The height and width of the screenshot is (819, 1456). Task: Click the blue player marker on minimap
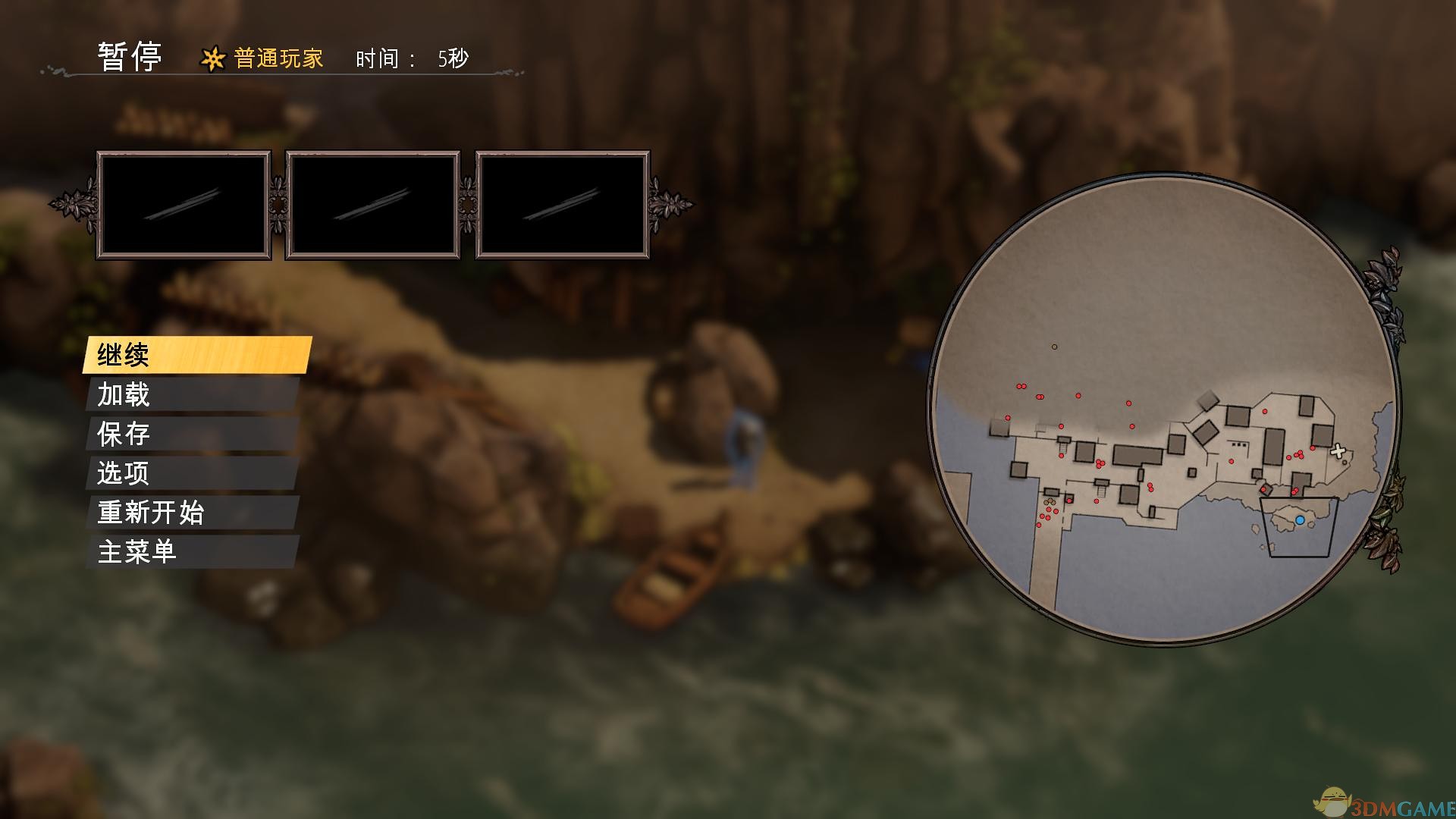[1300, 520]
